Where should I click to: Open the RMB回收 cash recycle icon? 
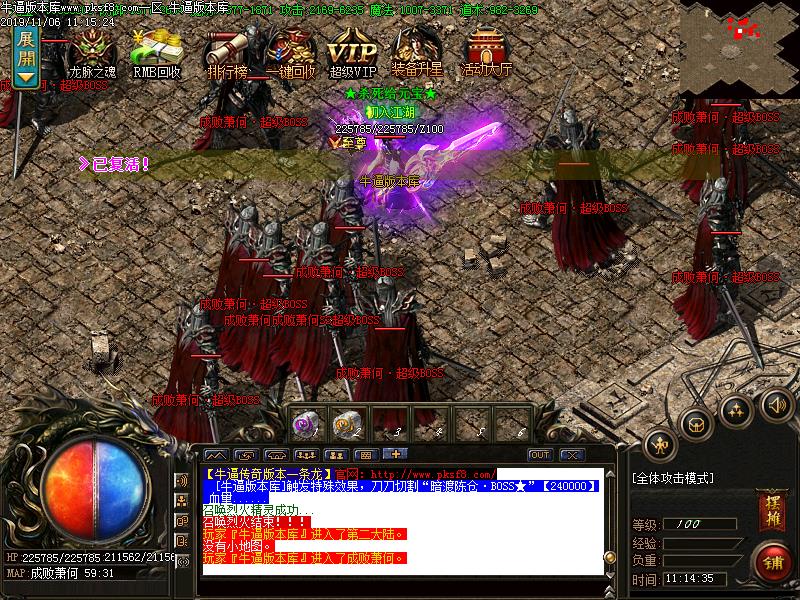coord(156,52)
